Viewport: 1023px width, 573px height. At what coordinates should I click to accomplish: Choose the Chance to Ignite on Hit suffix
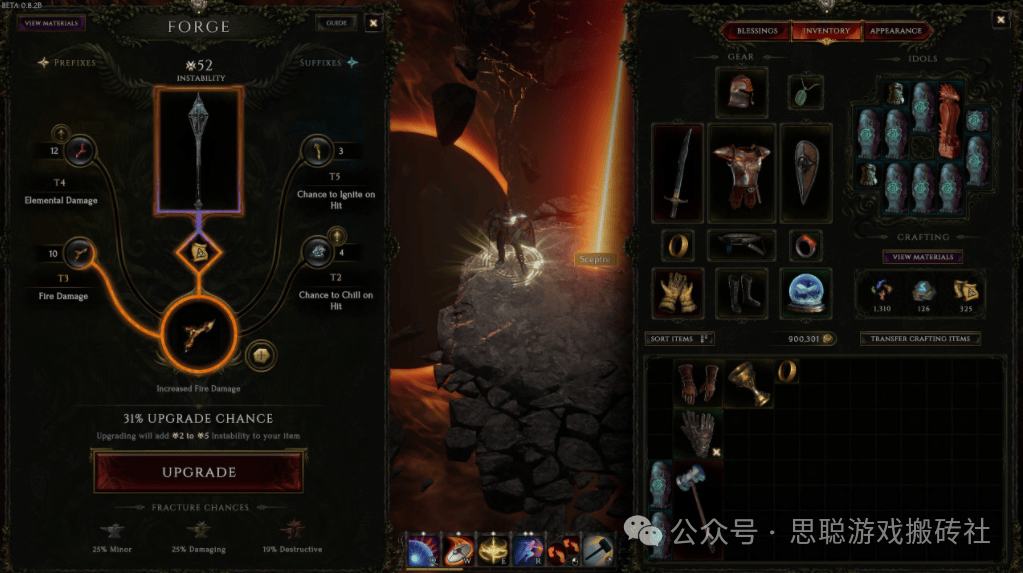pyautogui.click(x=318, y=152)
